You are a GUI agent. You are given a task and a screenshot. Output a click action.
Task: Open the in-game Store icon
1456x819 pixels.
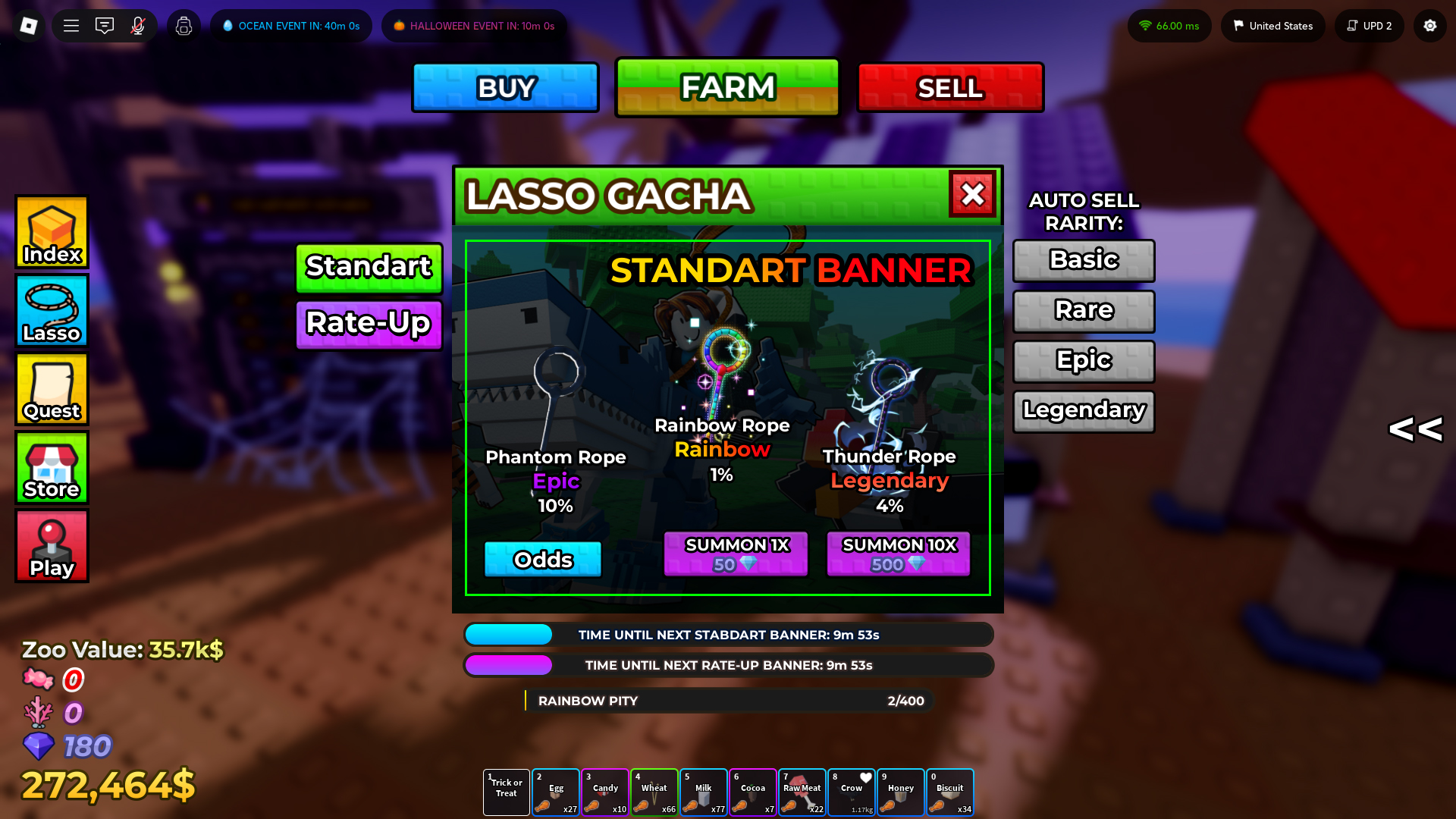pyautogui.click(x=51, y=467)
